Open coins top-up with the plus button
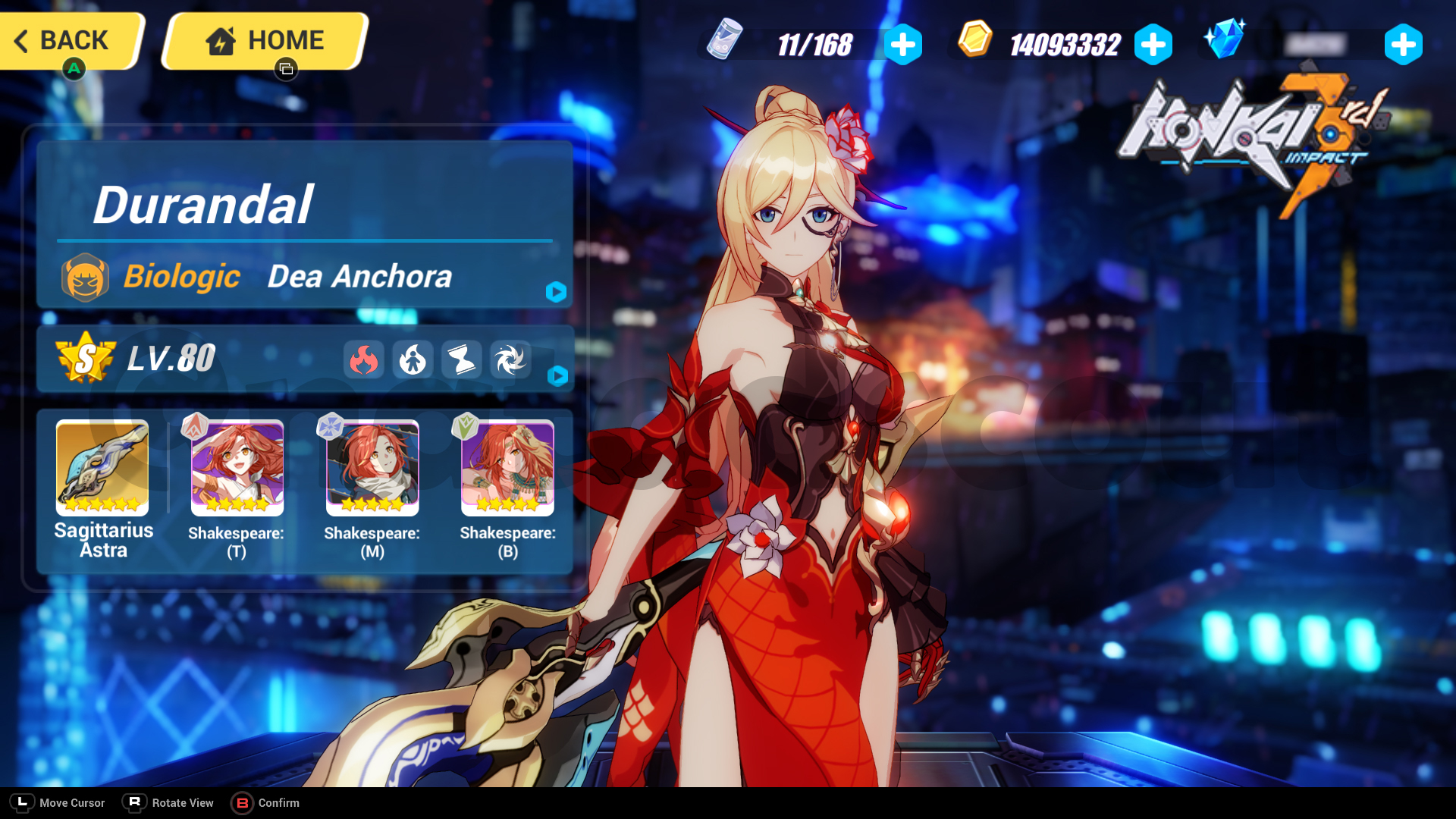 pos(1153,44)
